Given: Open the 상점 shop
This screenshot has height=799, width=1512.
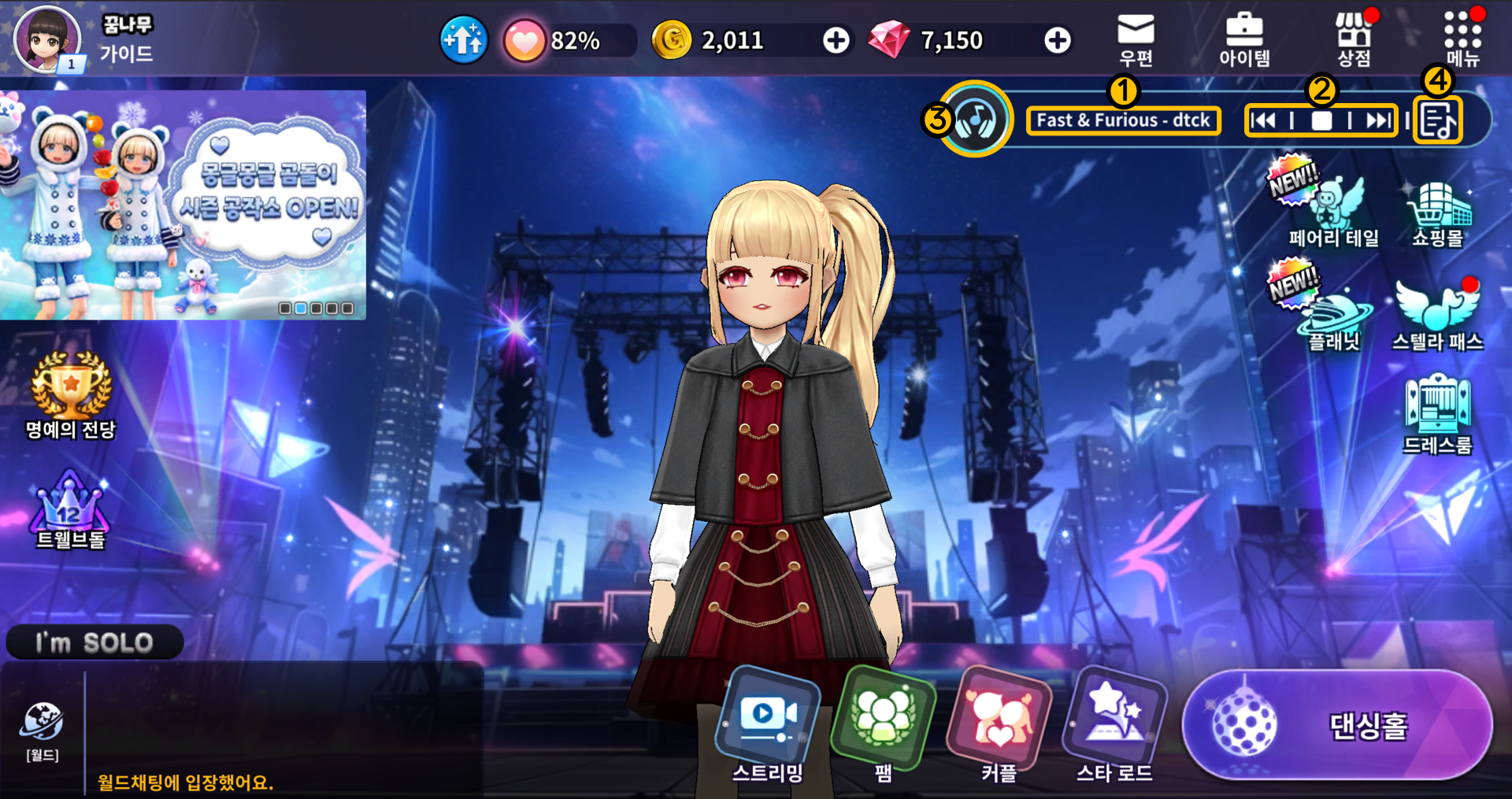Looking at the screenshot, I should pyautogui.click(x=1354, y=39).
